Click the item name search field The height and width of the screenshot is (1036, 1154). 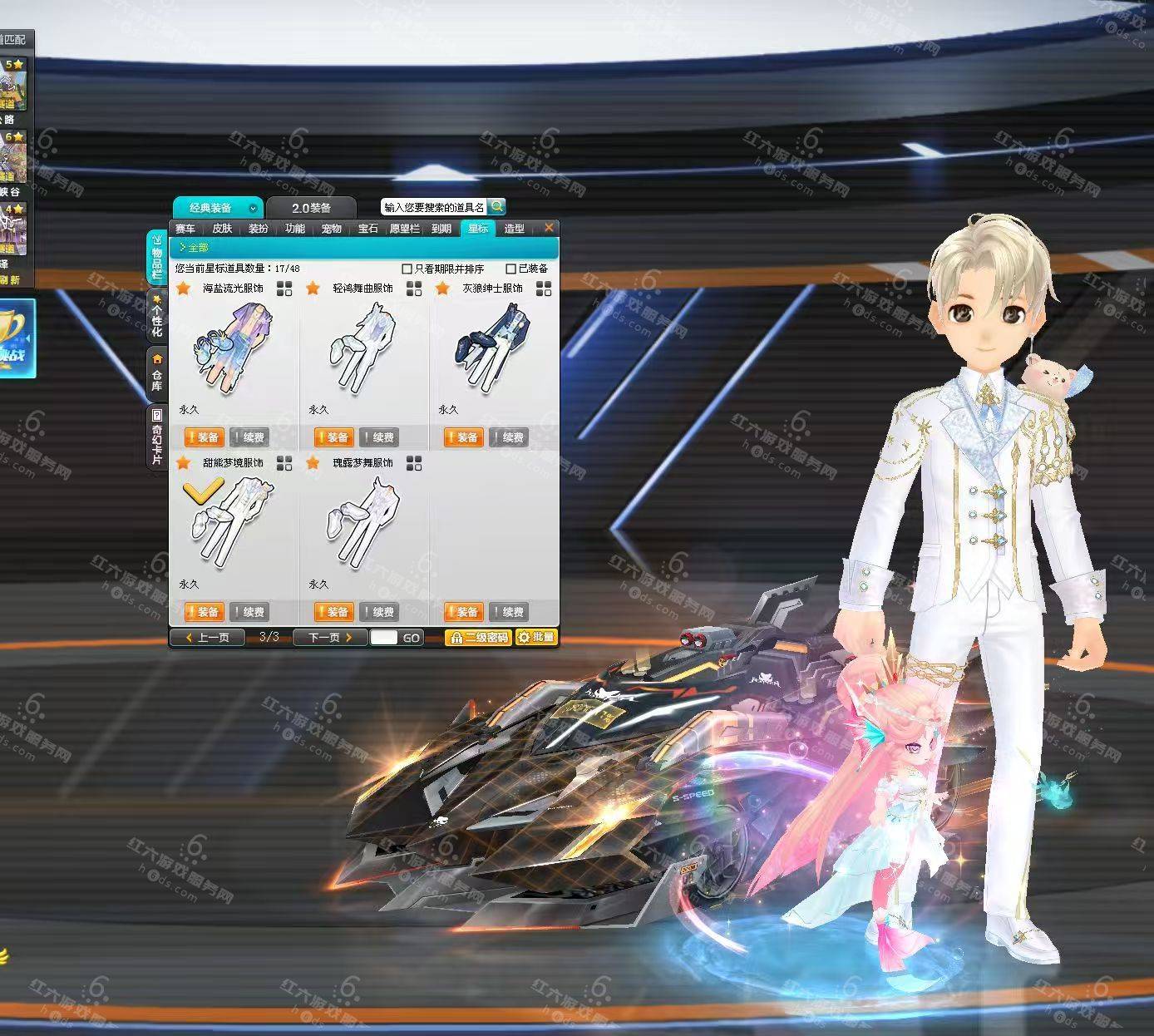coord(433,207)
